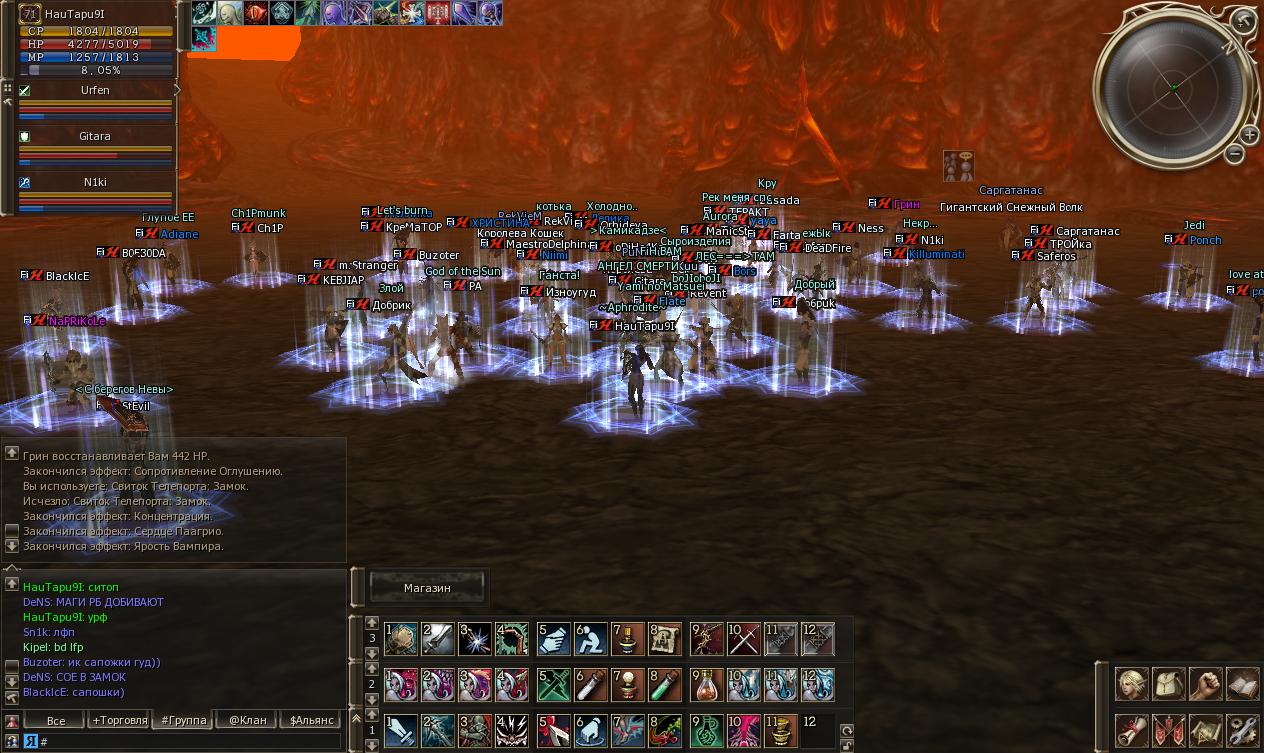Target party member N1ki in party list
The height and width of the screenshot is (753, 1264).
pyautogui.click(x=95, y=182)
